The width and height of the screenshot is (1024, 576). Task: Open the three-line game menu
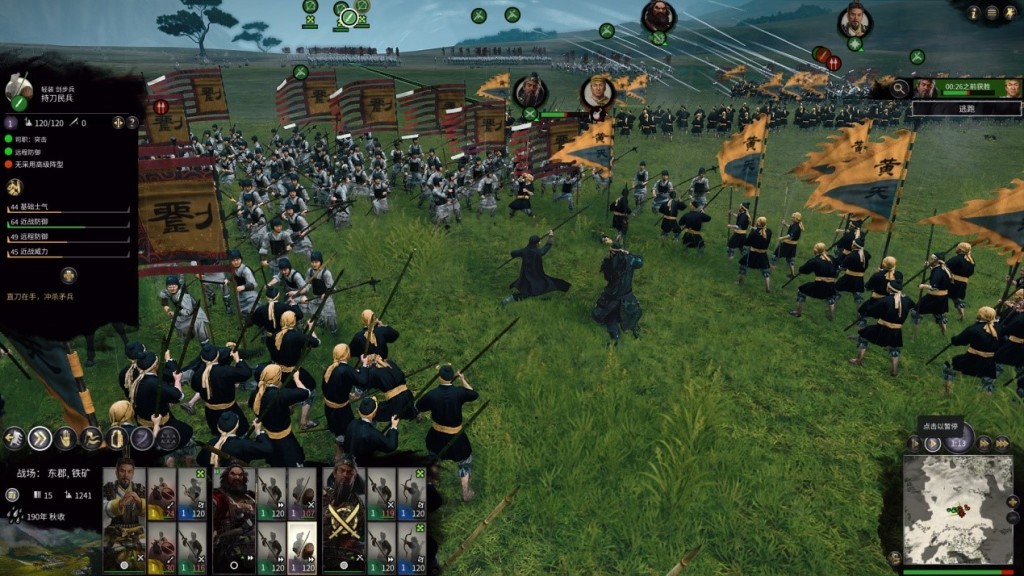992,12
